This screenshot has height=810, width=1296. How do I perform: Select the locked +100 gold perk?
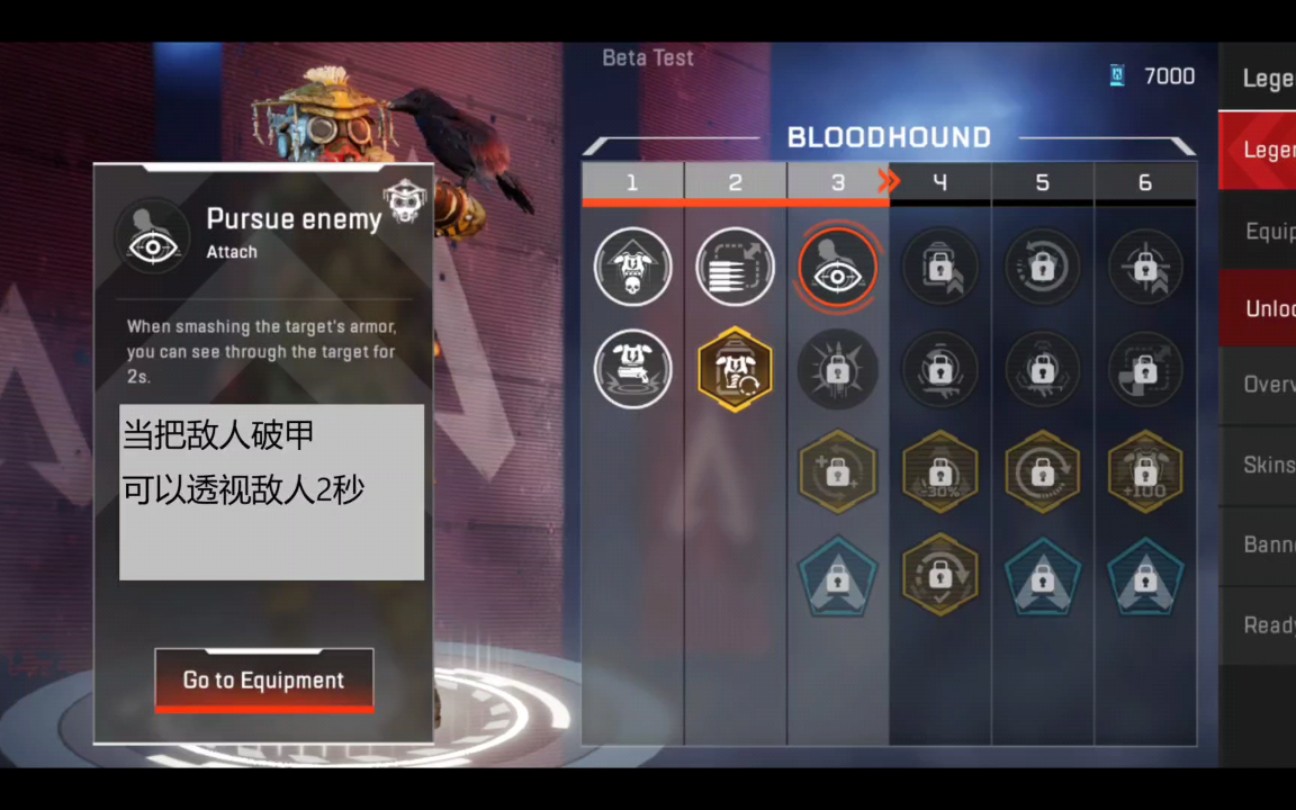coord(1145,471)
